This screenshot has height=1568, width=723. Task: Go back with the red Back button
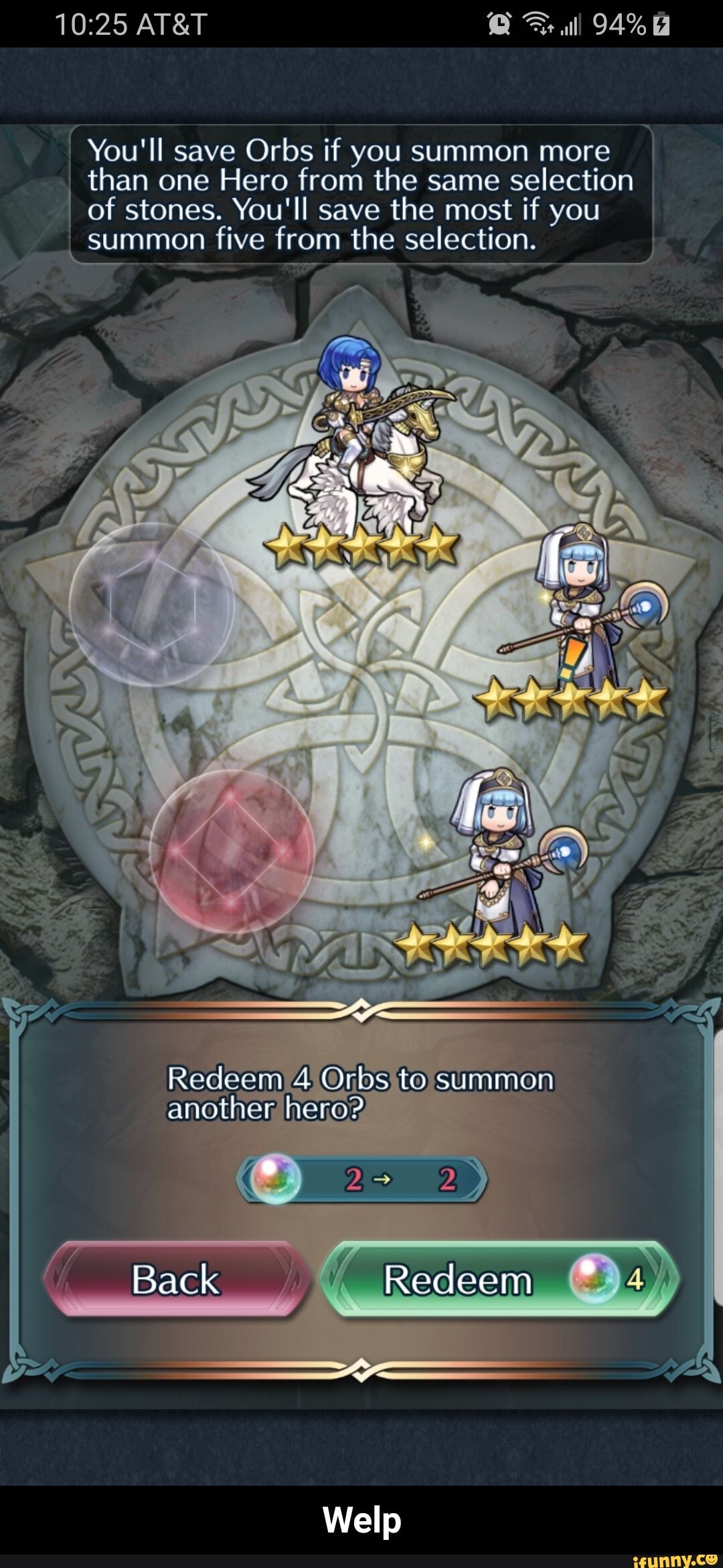(x=176, y=1280)
